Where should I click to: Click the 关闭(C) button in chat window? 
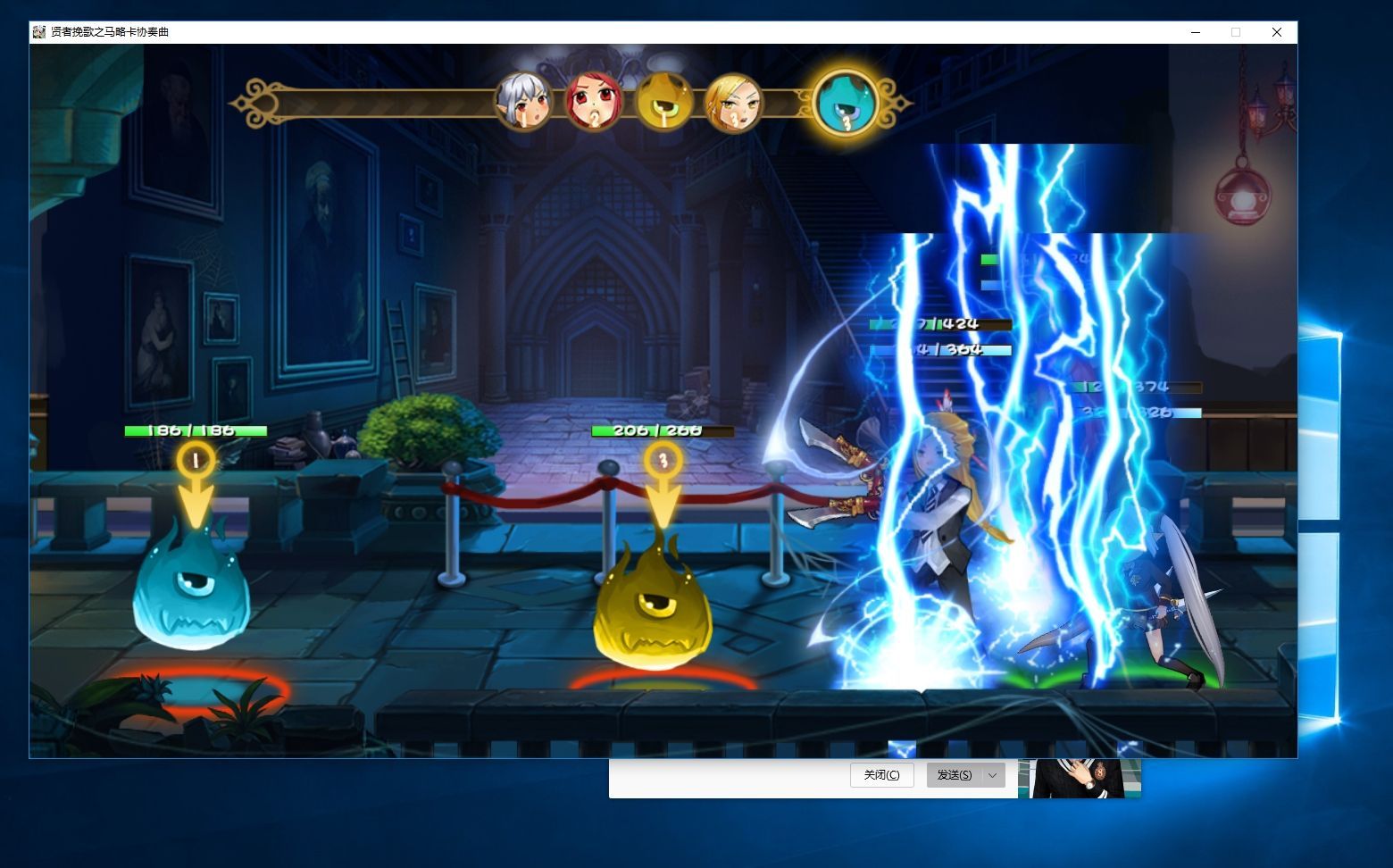(881, 775)
